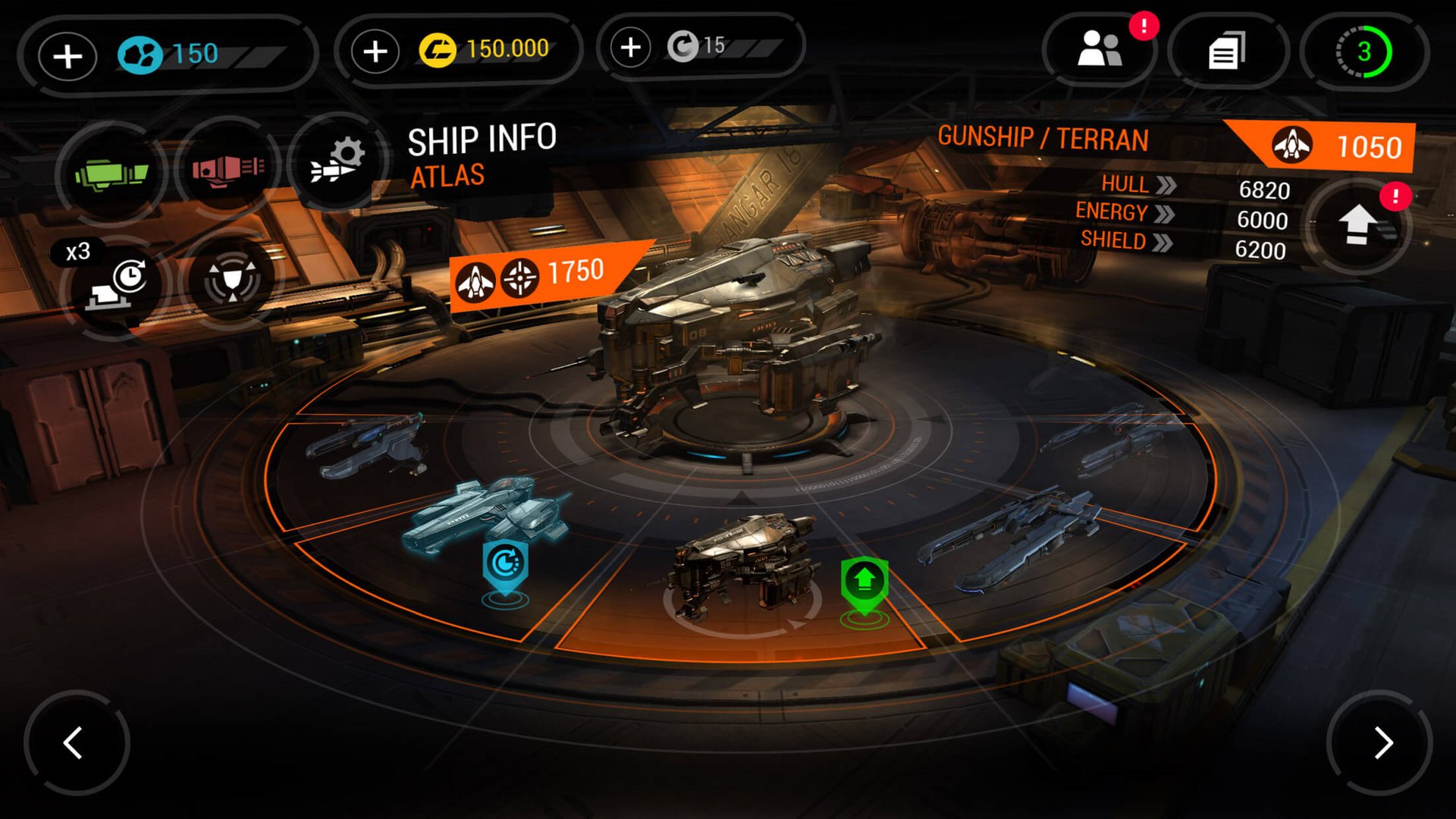Tap the blue timer marker

(505, 565)
